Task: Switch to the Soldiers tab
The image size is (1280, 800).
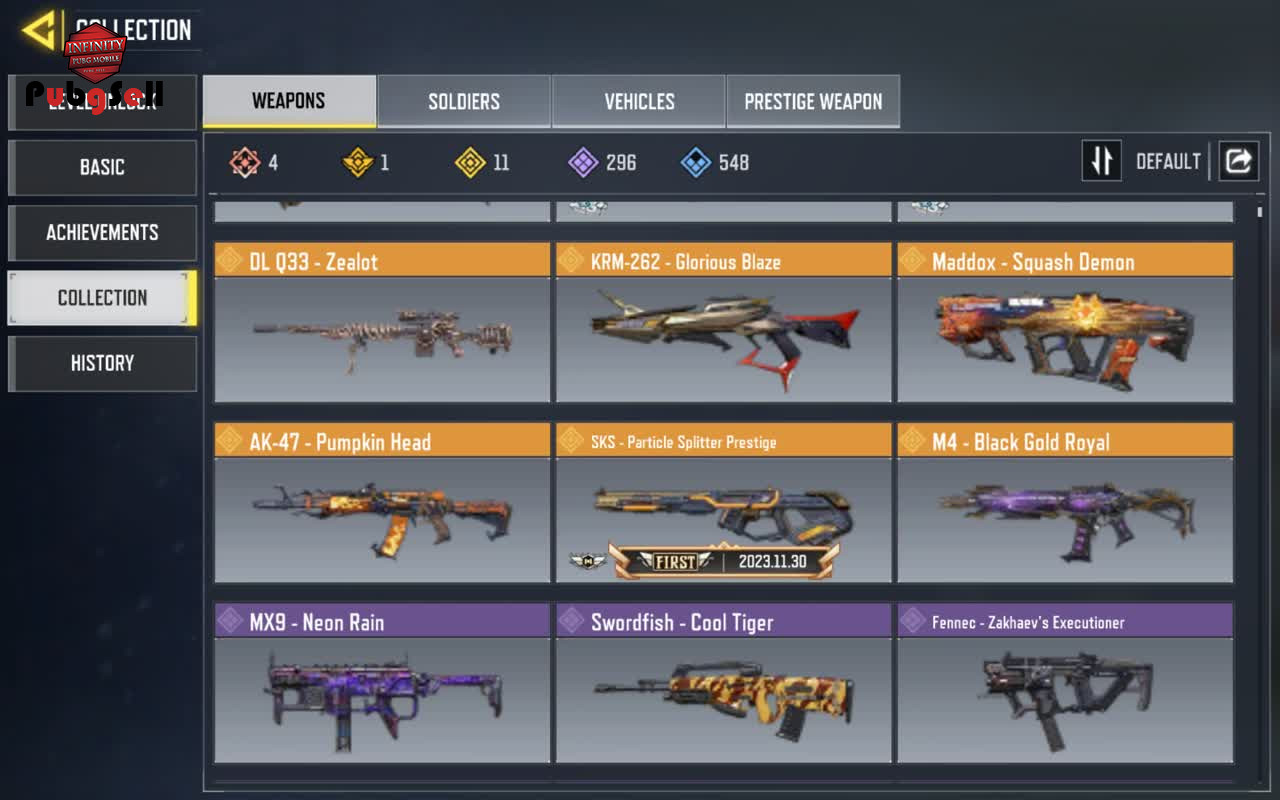Action: coord(464,101)
